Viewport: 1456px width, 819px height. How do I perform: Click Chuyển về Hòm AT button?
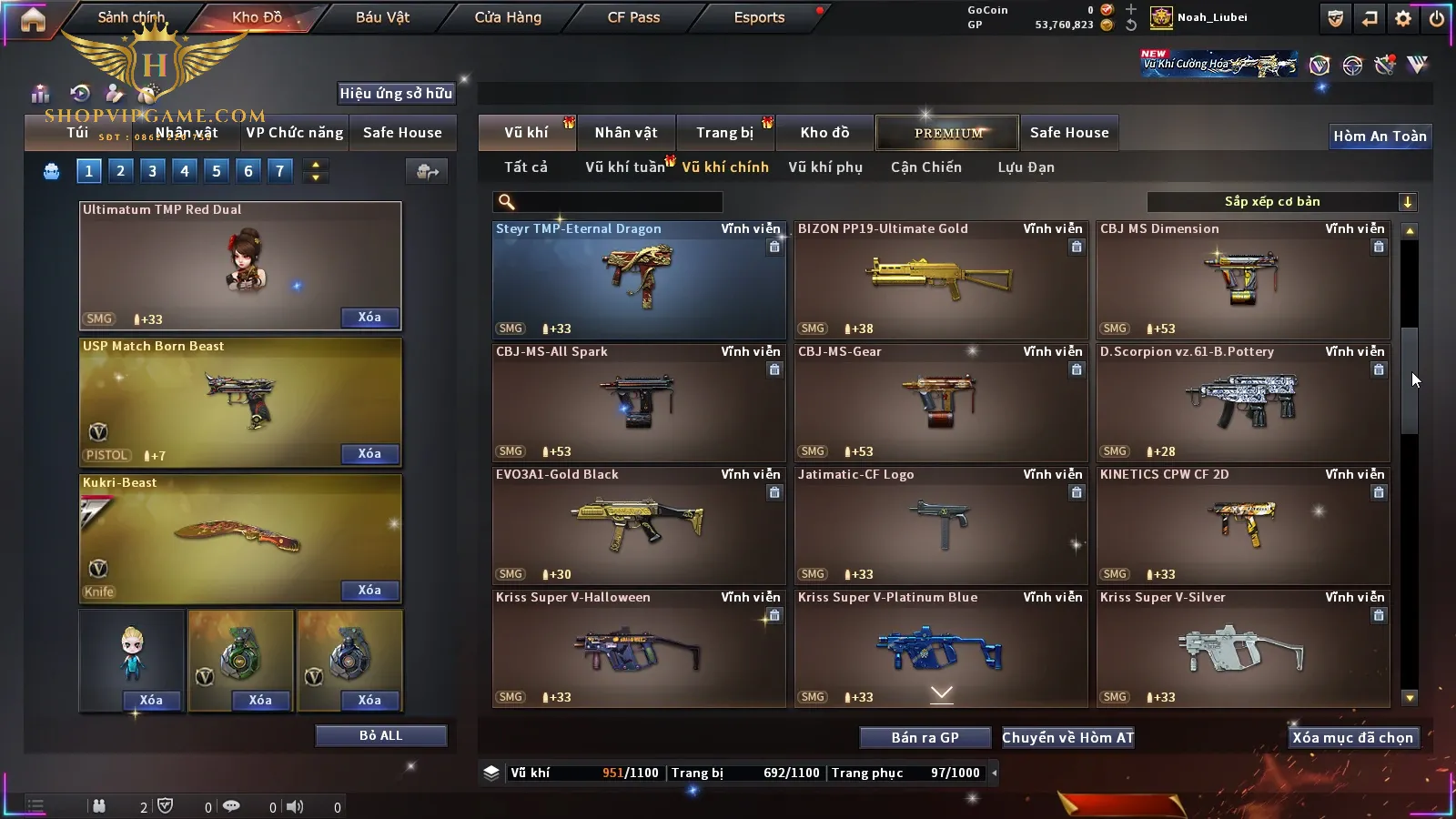pos(1067,738)
